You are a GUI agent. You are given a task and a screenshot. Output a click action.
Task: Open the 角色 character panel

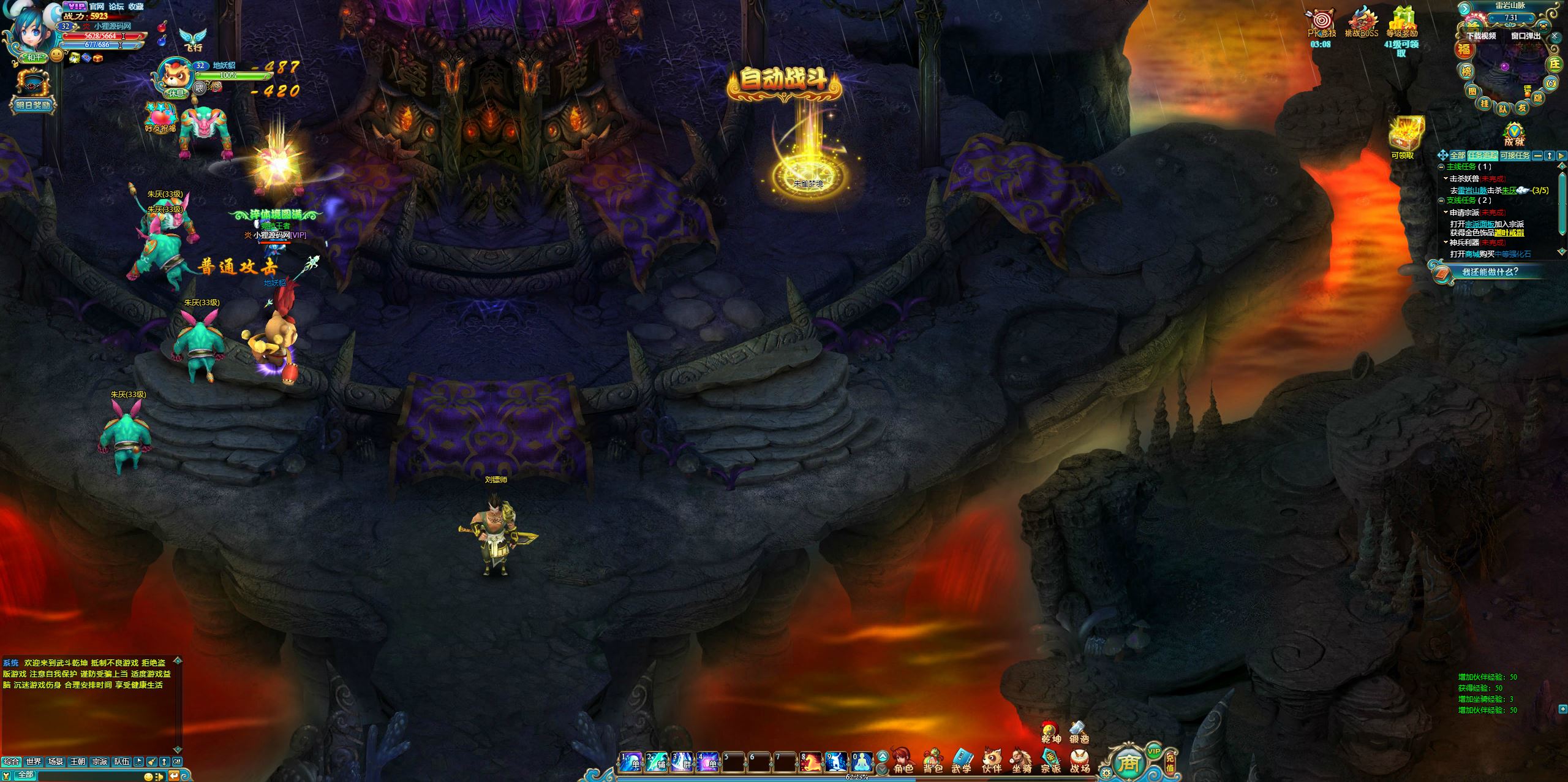pos(902,761)
